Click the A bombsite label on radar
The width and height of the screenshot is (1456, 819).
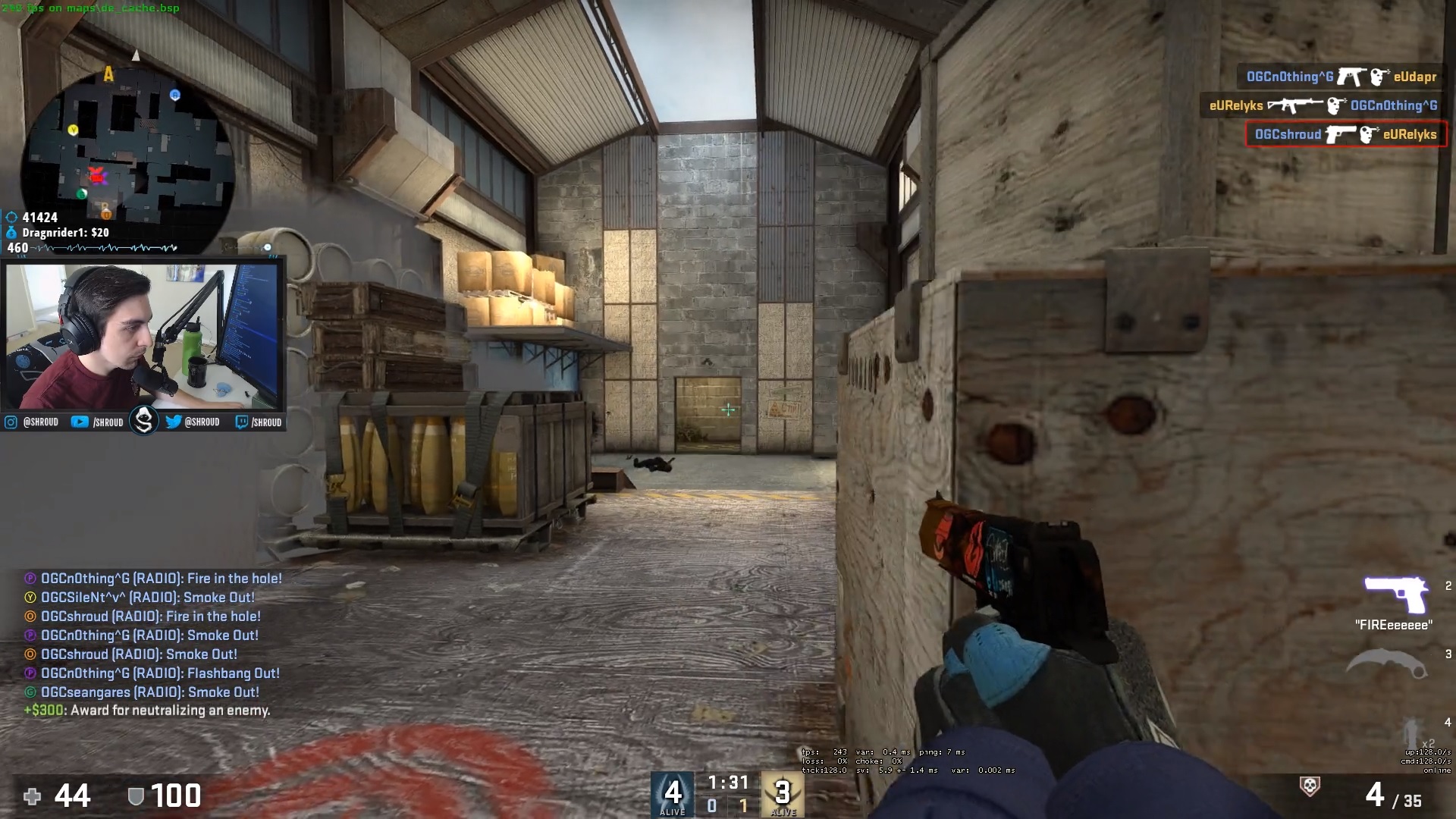(108, 74)
